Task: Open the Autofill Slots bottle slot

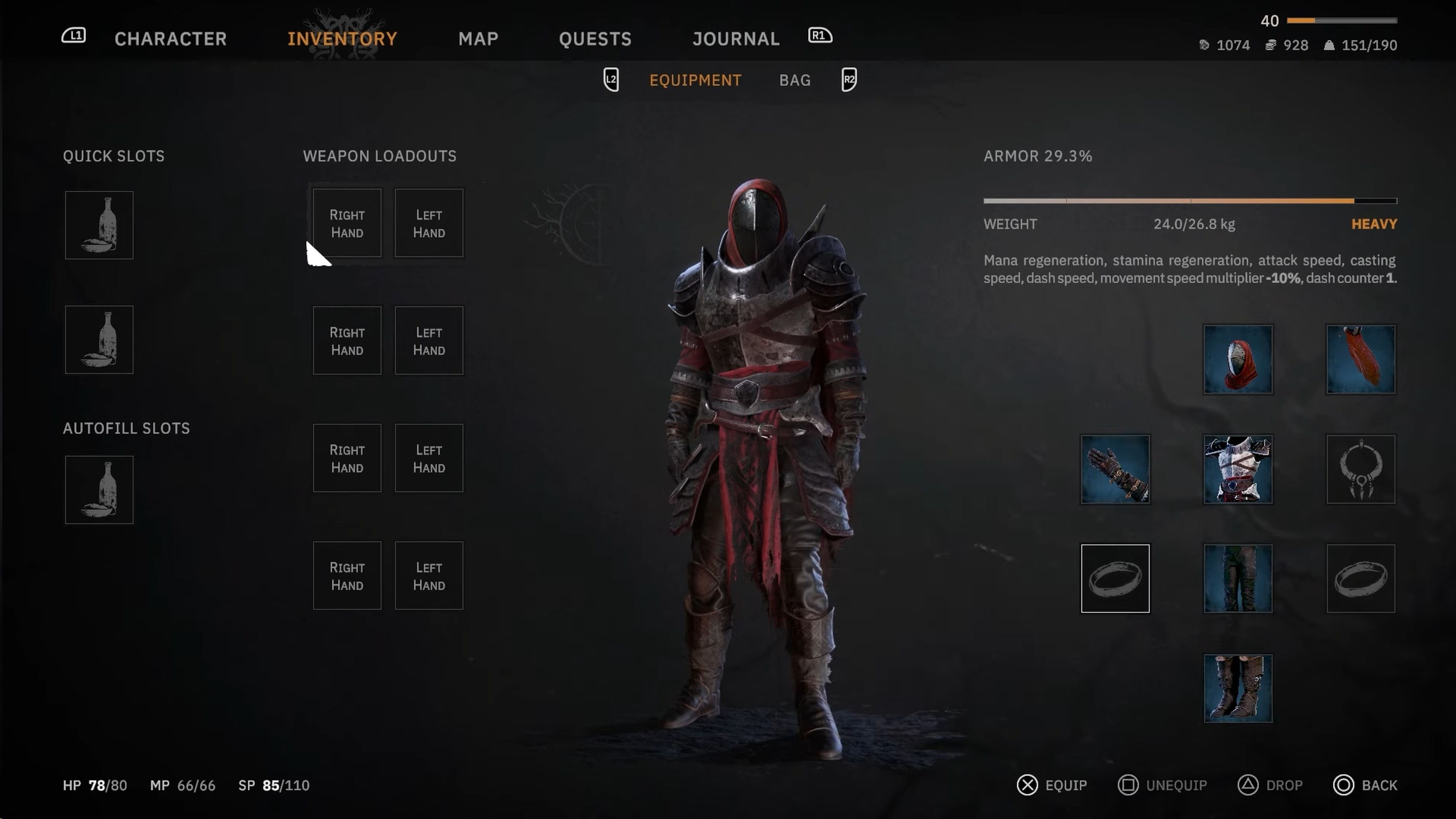Action: 99,490
